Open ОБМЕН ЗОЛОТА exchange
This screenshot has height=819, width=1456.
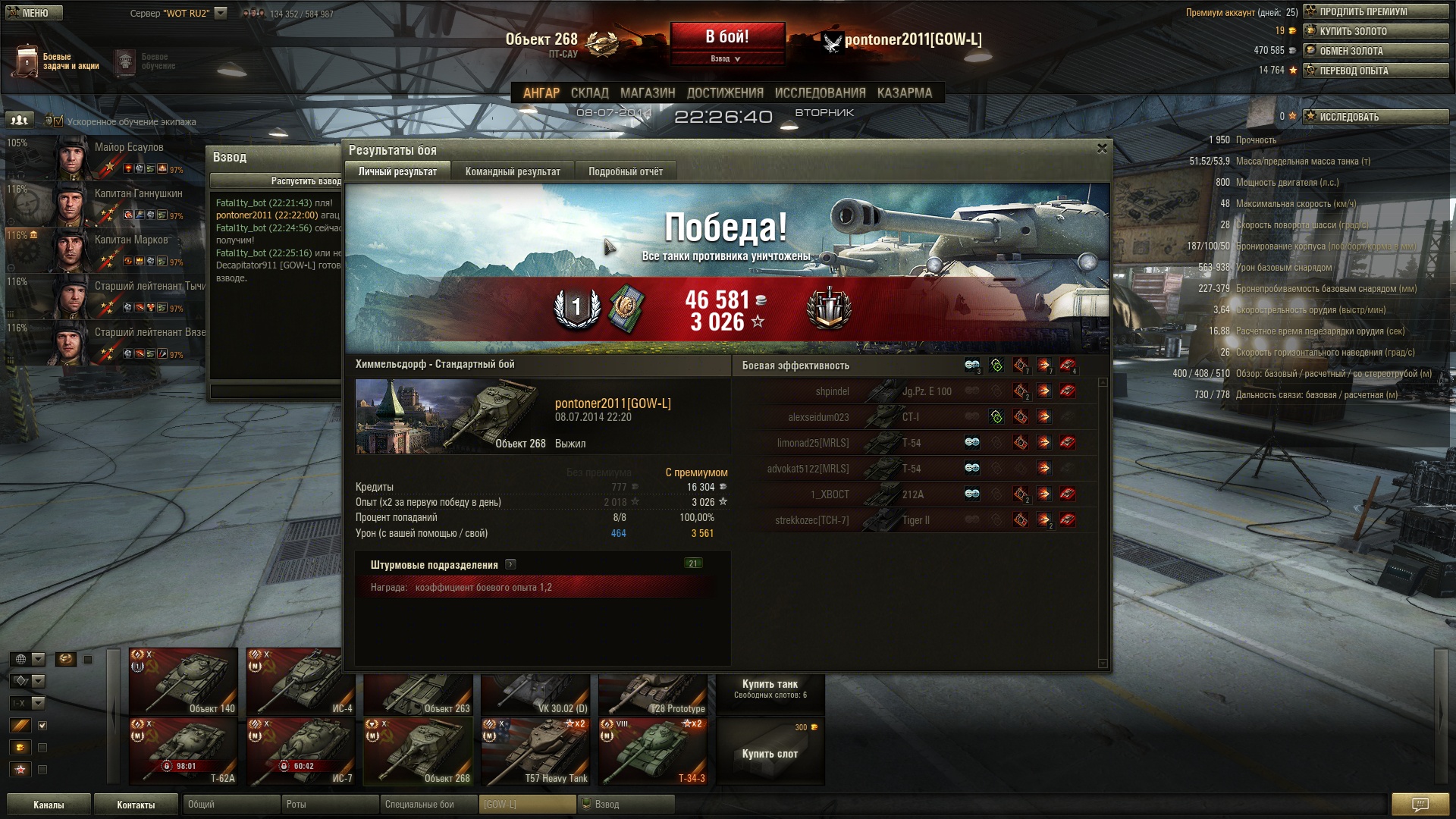point(1375,51)
